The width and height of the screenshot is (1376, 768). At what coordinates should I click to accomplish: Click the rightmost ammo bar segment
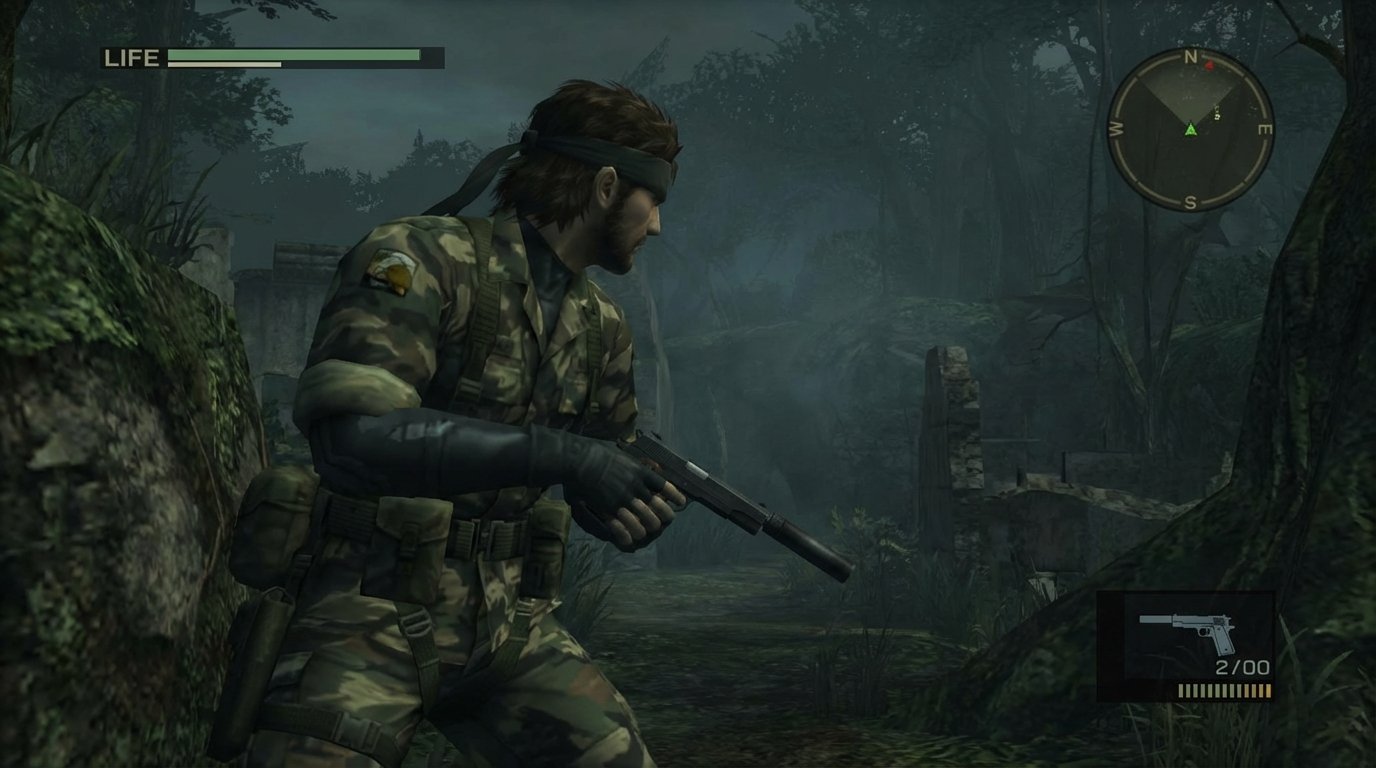tap(1268, 690)
